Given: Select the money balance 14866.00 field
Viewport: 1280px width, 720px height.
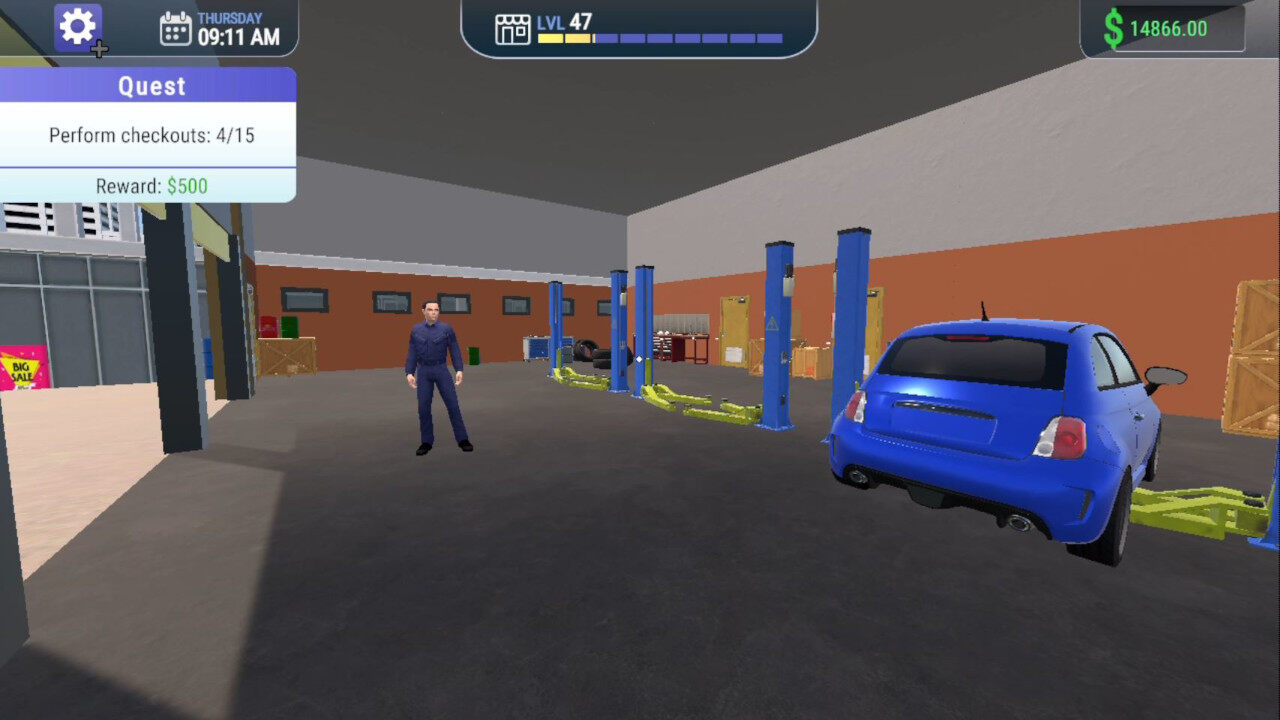Looking at the screenshot, I should 1170,26.
